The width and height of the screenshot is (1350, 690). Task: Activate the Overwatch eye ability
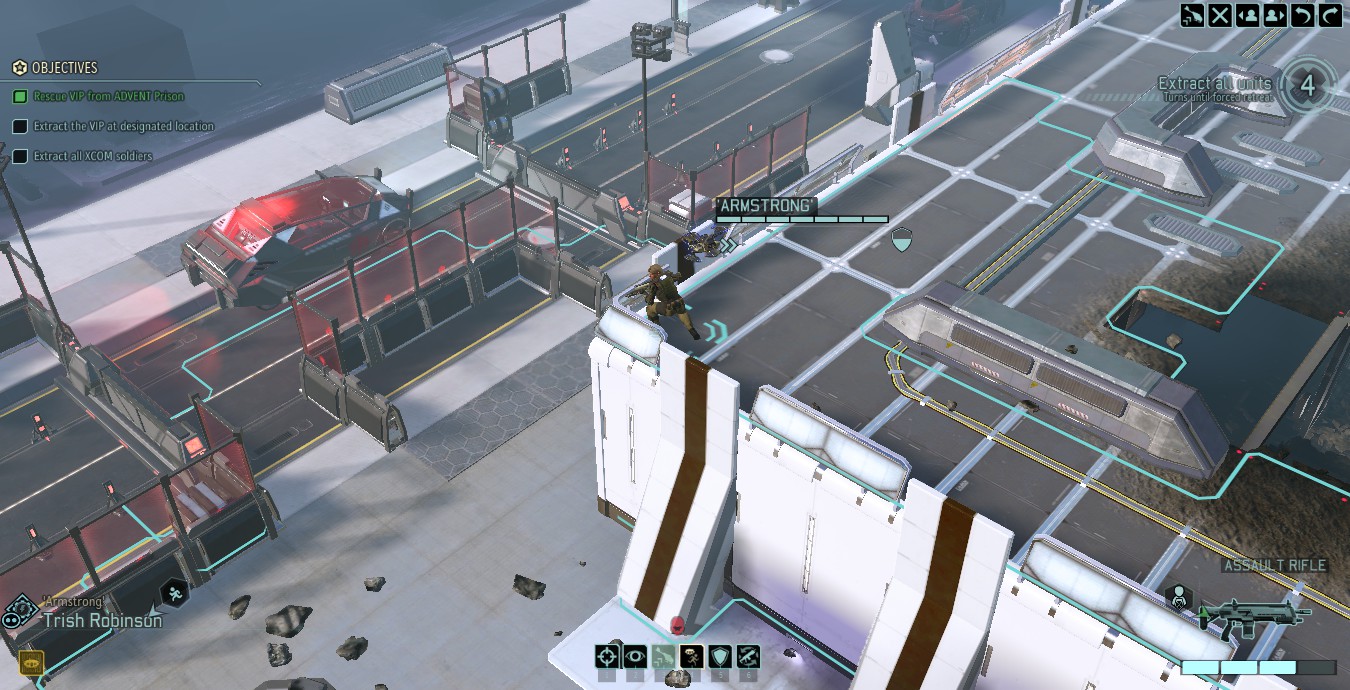pyautogui.click(x=635, y=657)
